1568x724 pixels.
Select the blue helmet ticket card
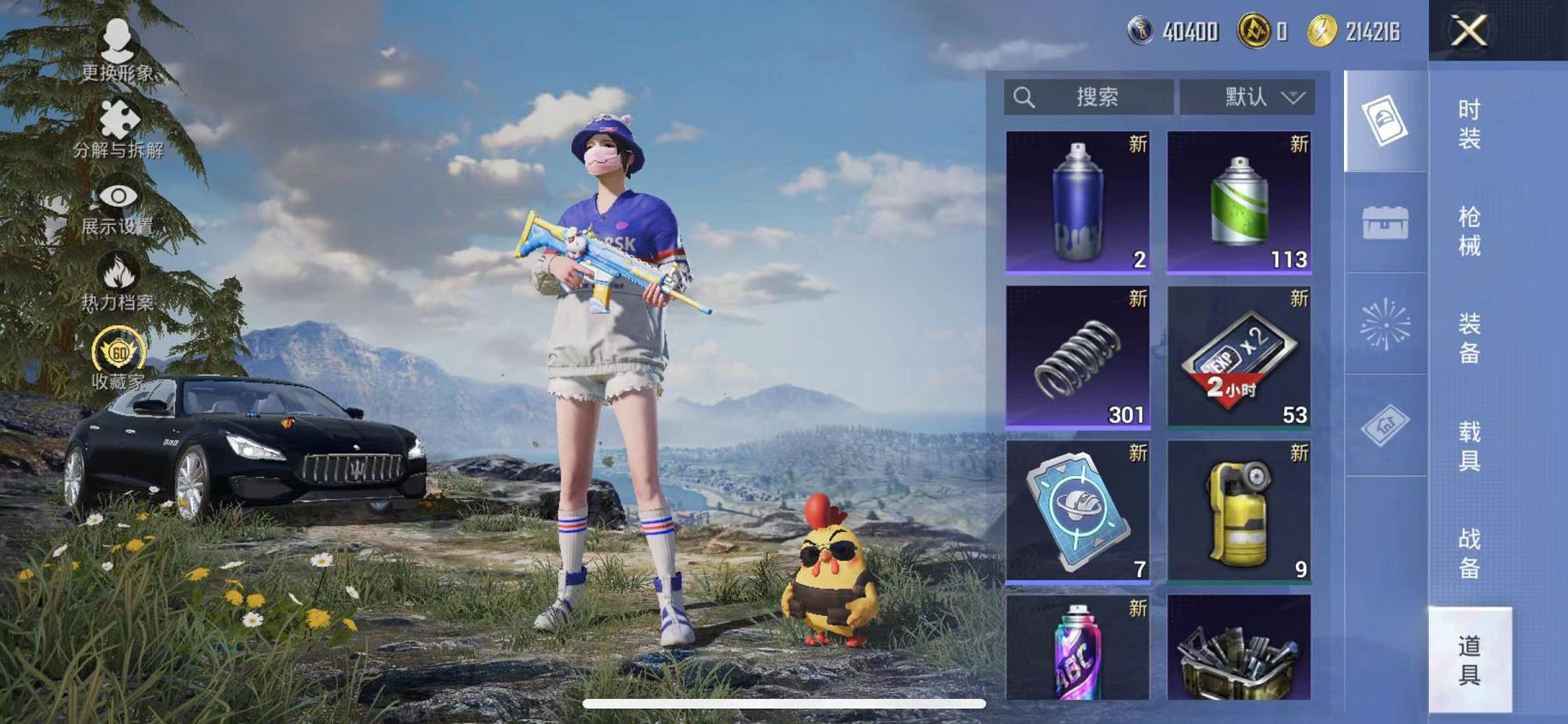click(x=1077, y=511)
